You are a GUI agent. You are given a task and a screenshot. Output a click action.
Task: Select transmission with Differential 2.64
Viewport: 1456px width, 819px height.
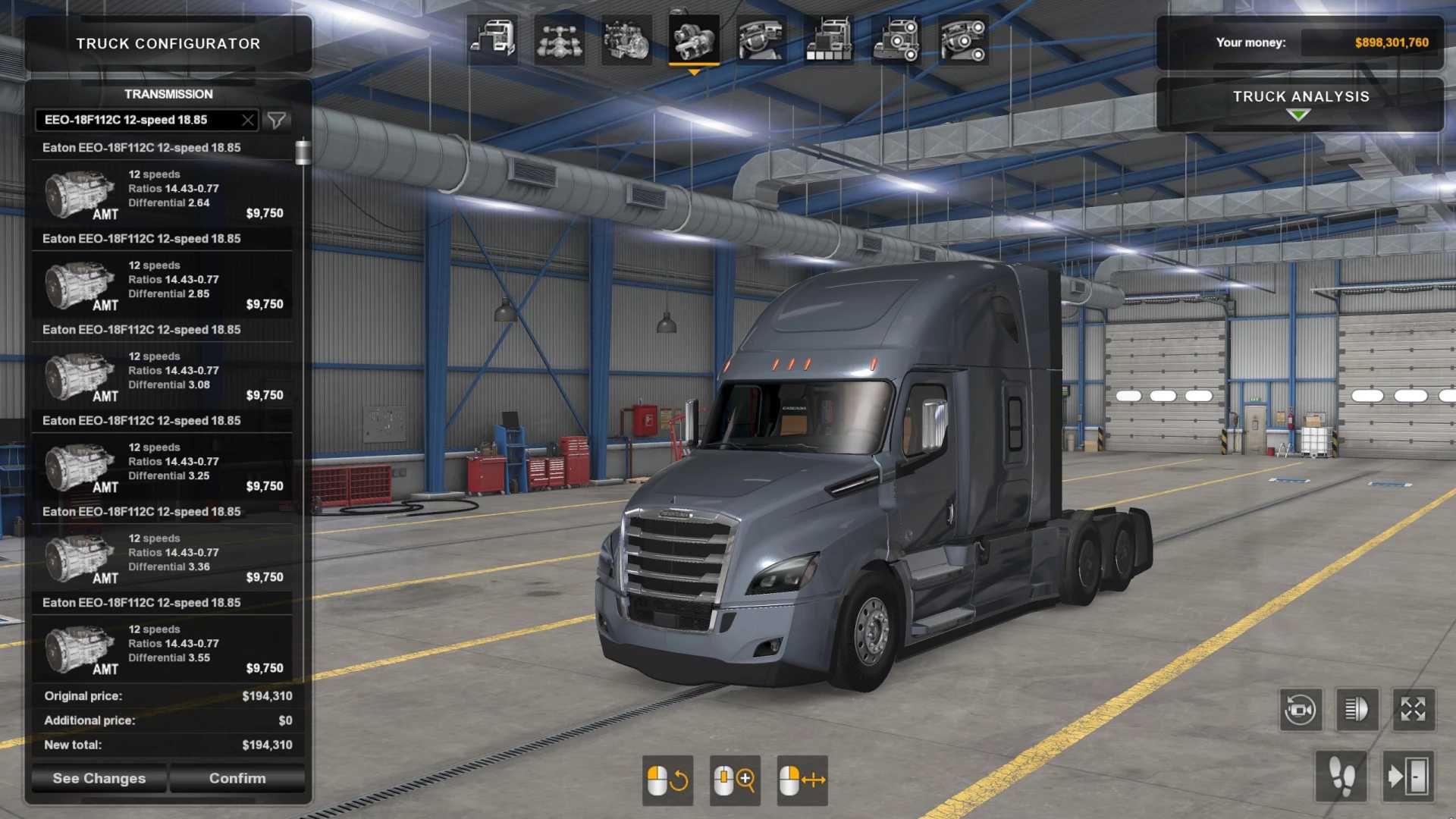coord(163,194)
